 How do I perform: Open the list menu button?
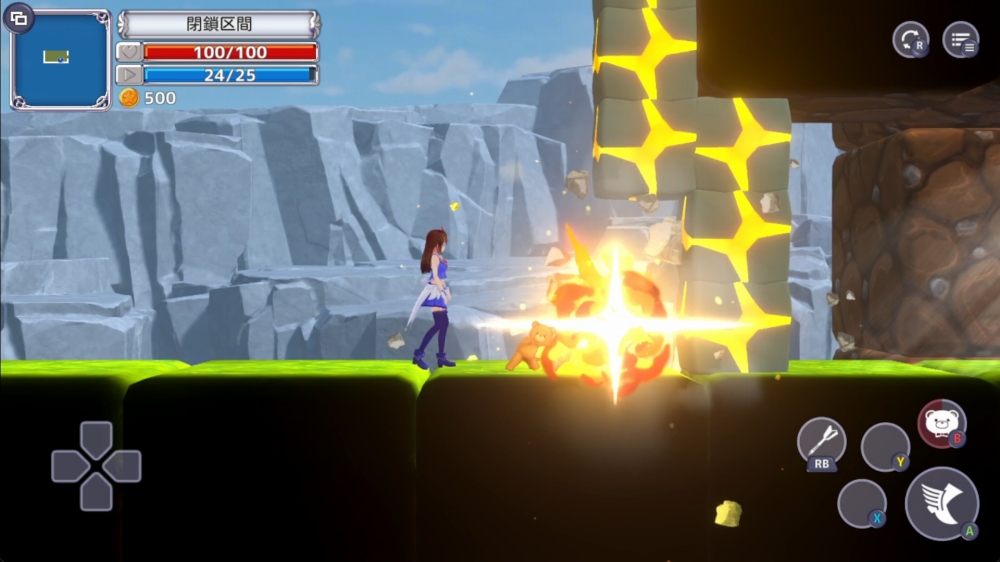(961, 40)
